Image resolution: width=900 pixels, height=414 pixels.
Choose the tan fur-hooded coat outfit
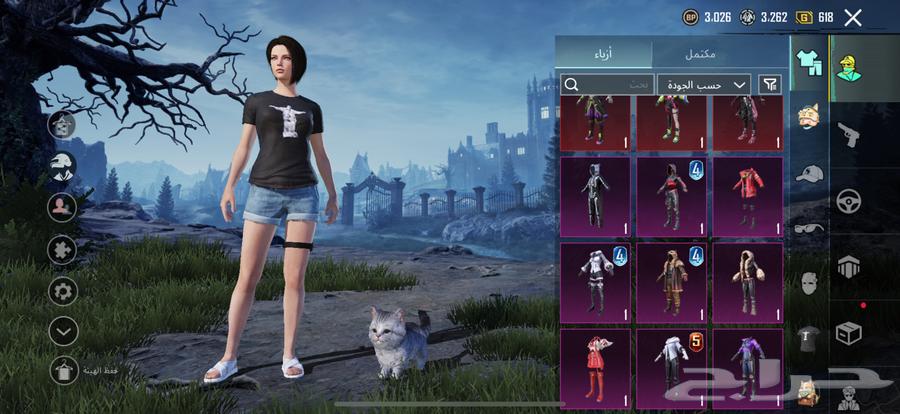(746, 282)
